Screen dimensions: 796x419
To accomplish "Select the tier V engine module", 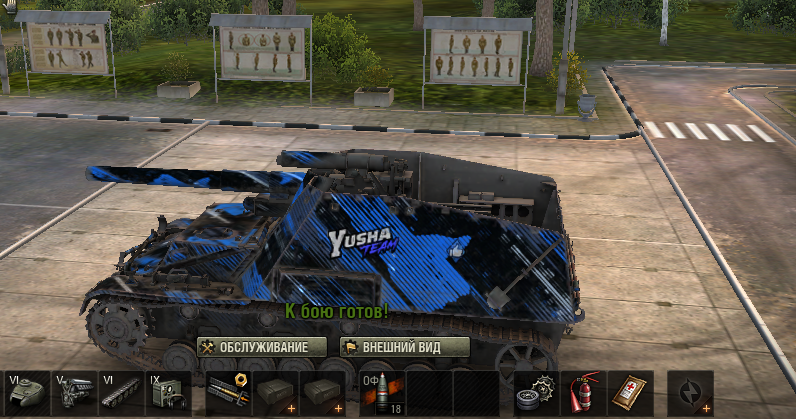I will pyautogui.click(x=76, y=392).
